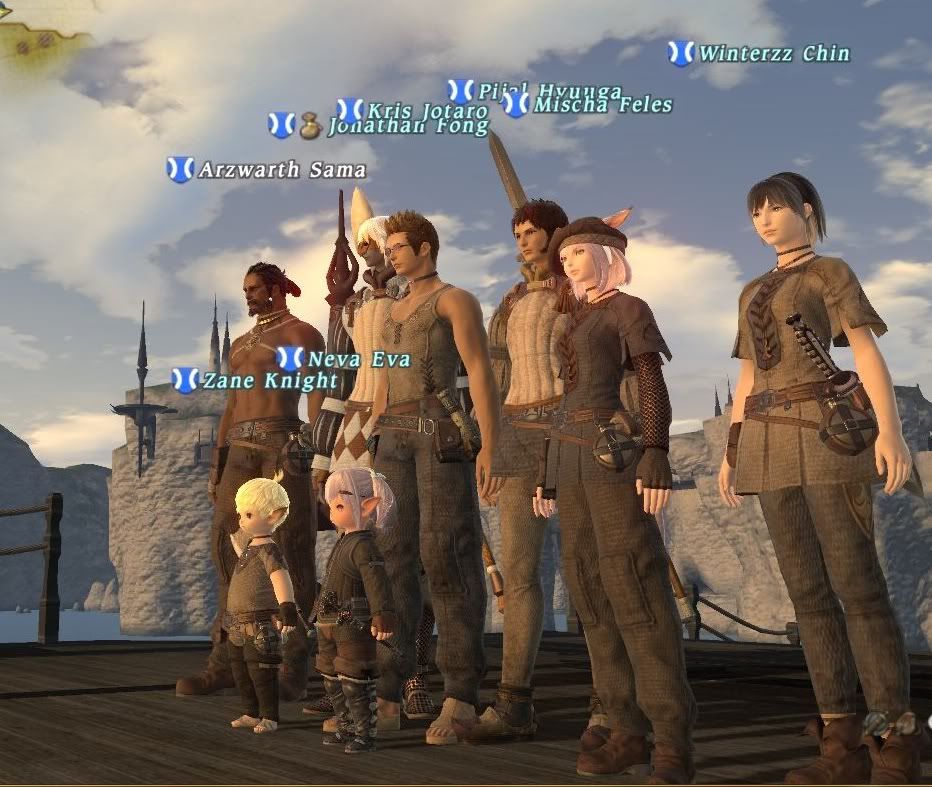This screenshot has width=932, height=787.
Task: Select the Winterzz Chin nameplate
Action: (x=774, y=53)
